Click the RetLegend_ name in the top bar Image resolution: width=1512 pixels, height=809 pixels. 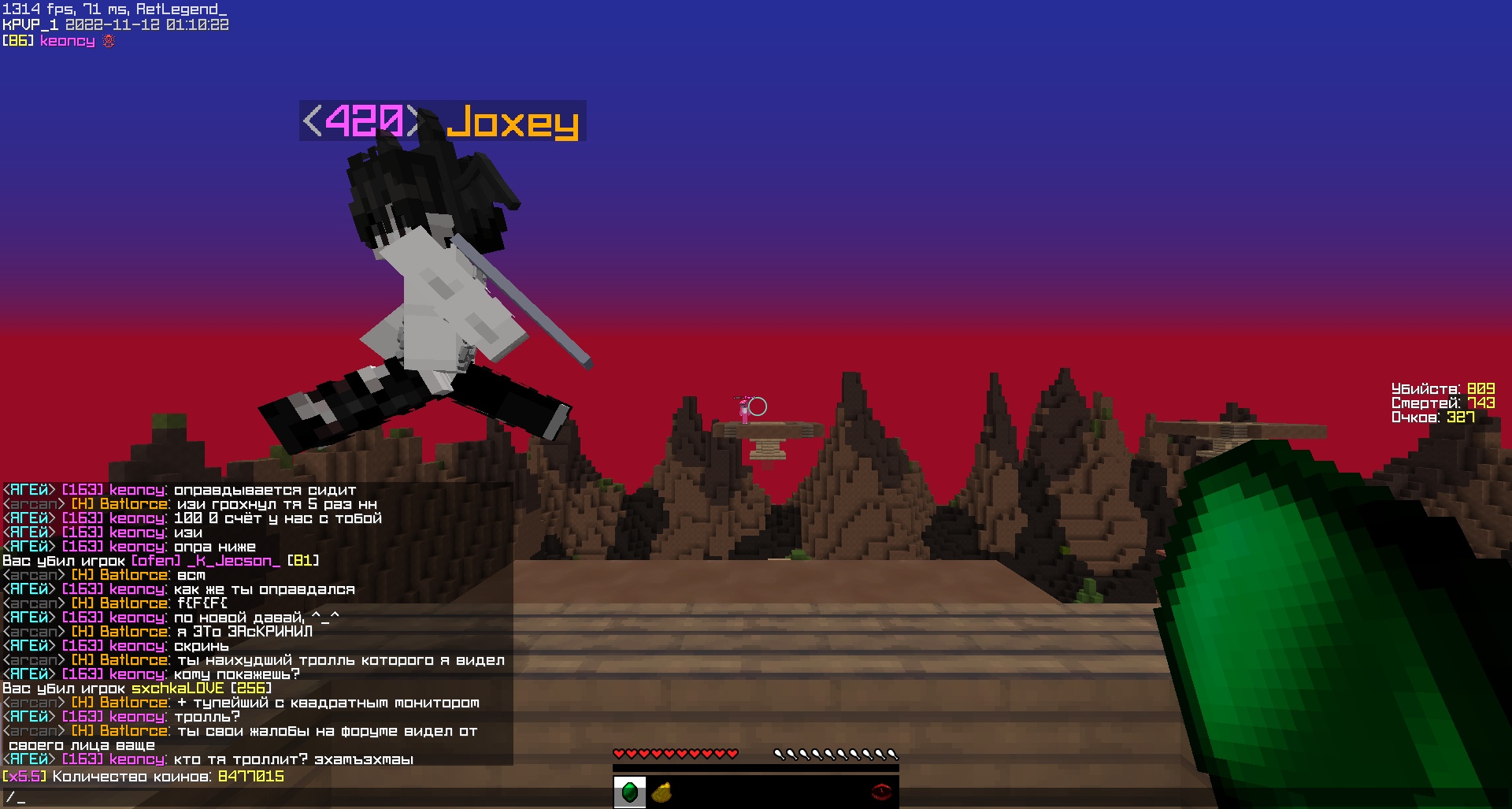pos(180,9)
